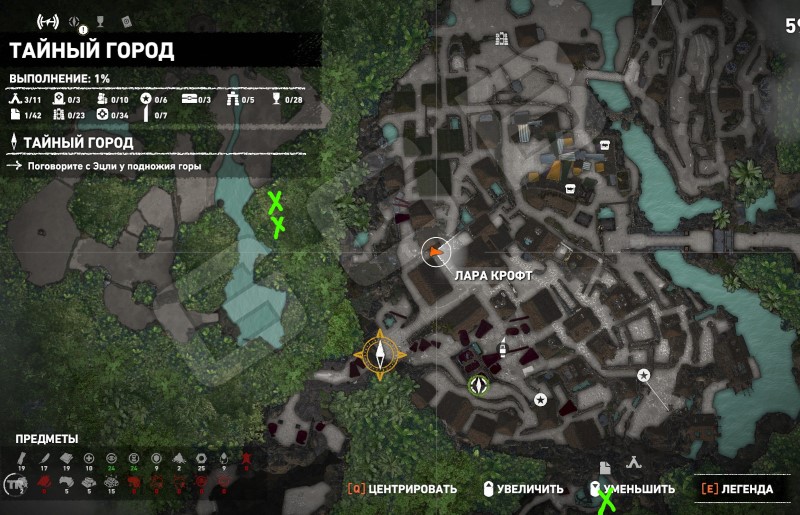Switch to the trophy challenges tab
The height and width of the screenshot is (515, 800).
98,21
